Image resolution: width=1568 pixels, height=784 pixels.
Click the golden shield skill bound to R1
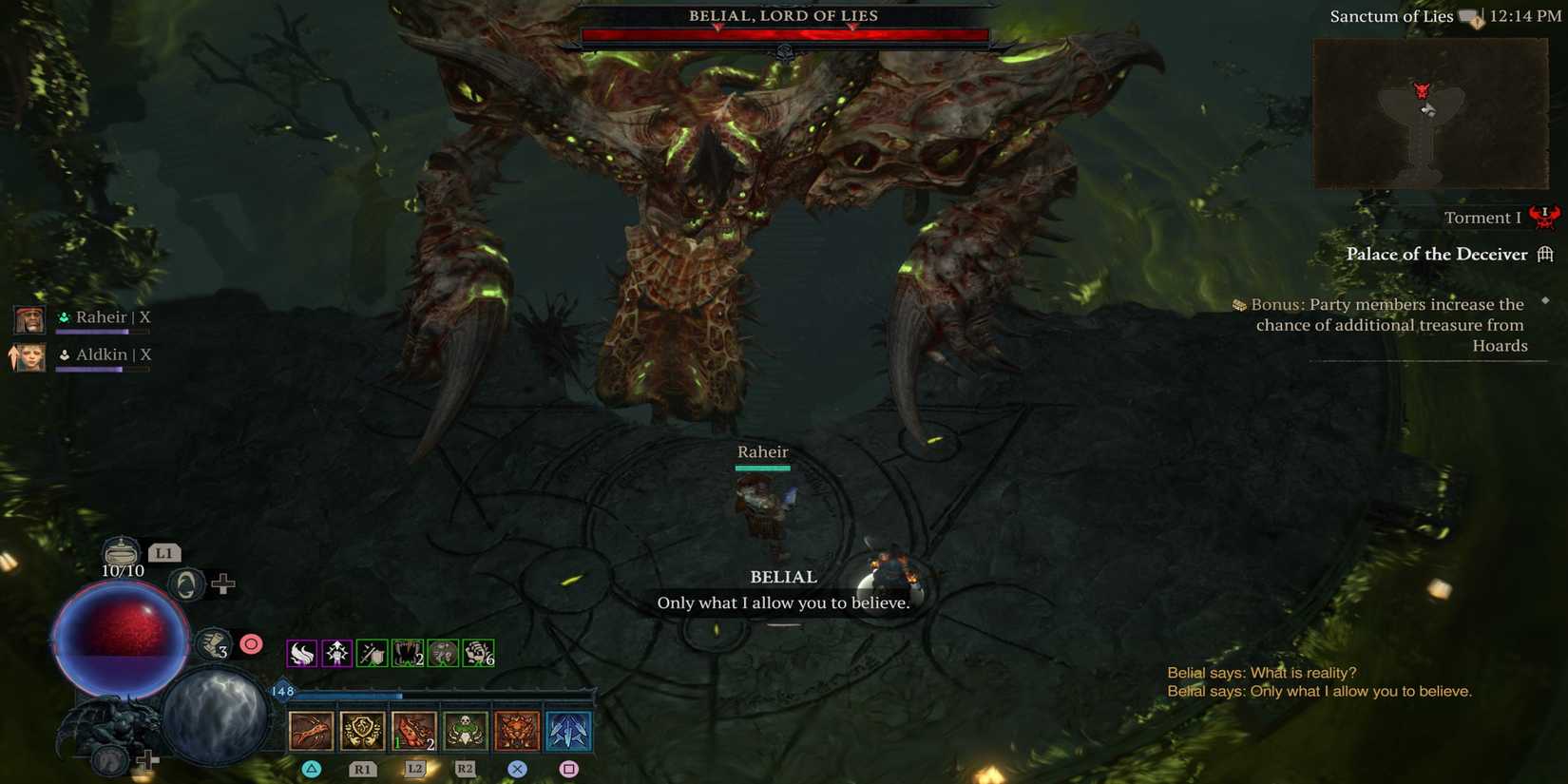tap(362, 730)
